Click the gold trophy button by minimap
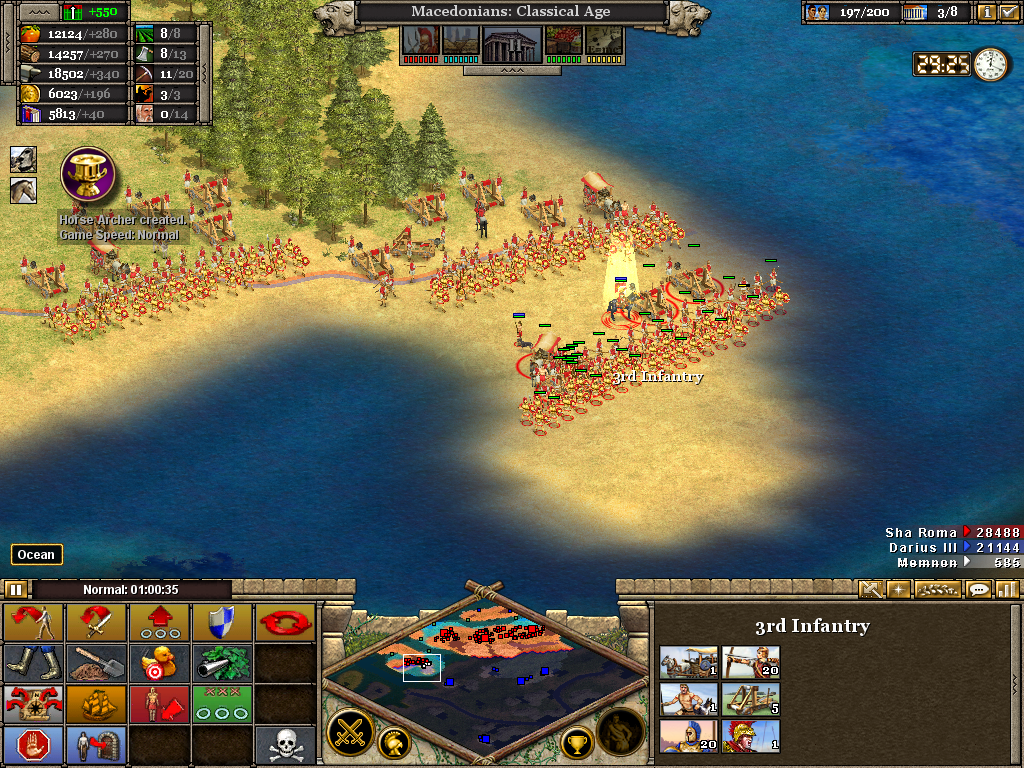 tap(576, 742)
